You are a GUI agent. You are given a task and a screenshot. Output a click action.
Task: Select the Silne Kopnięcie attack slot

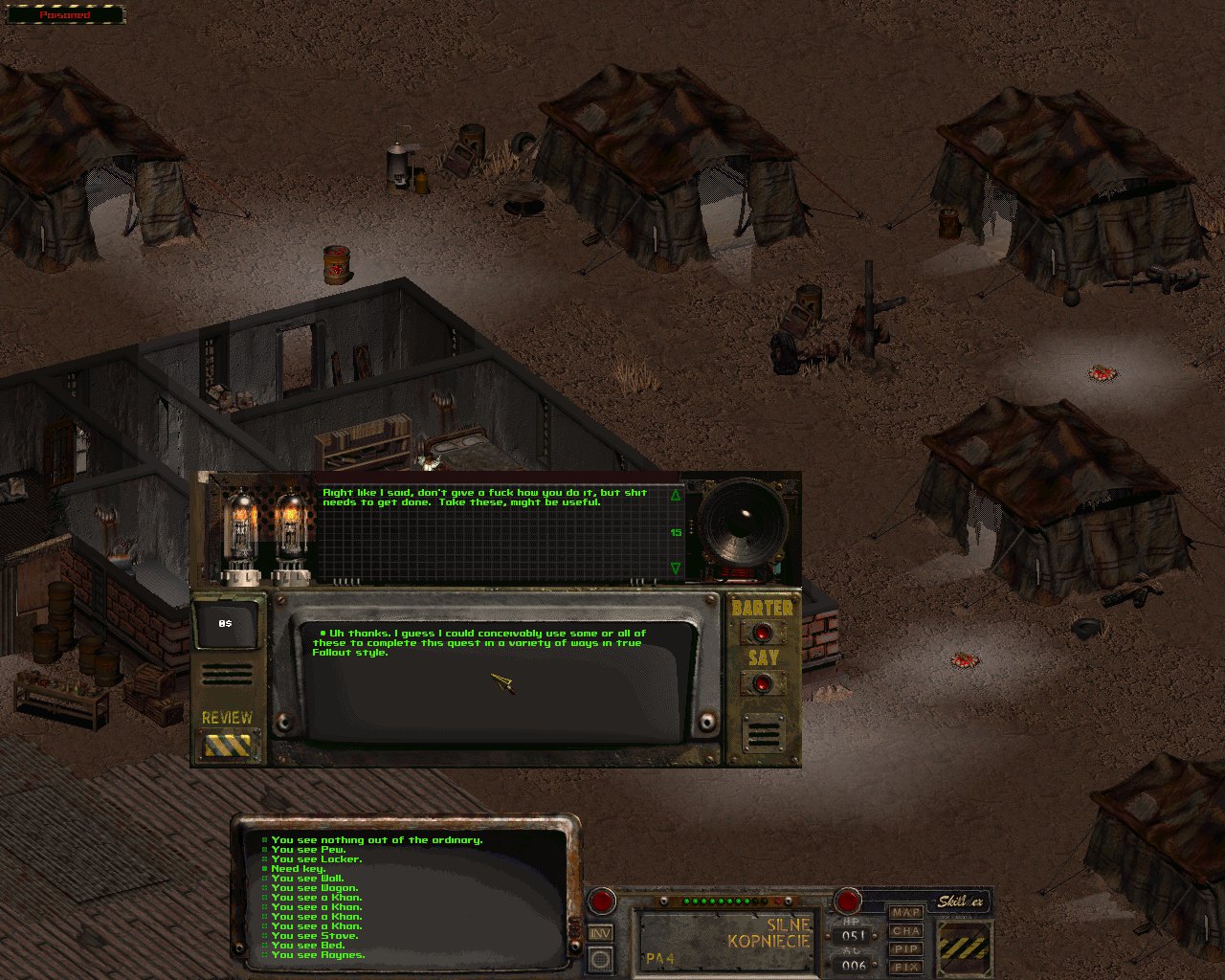click(x=727, y=939)
